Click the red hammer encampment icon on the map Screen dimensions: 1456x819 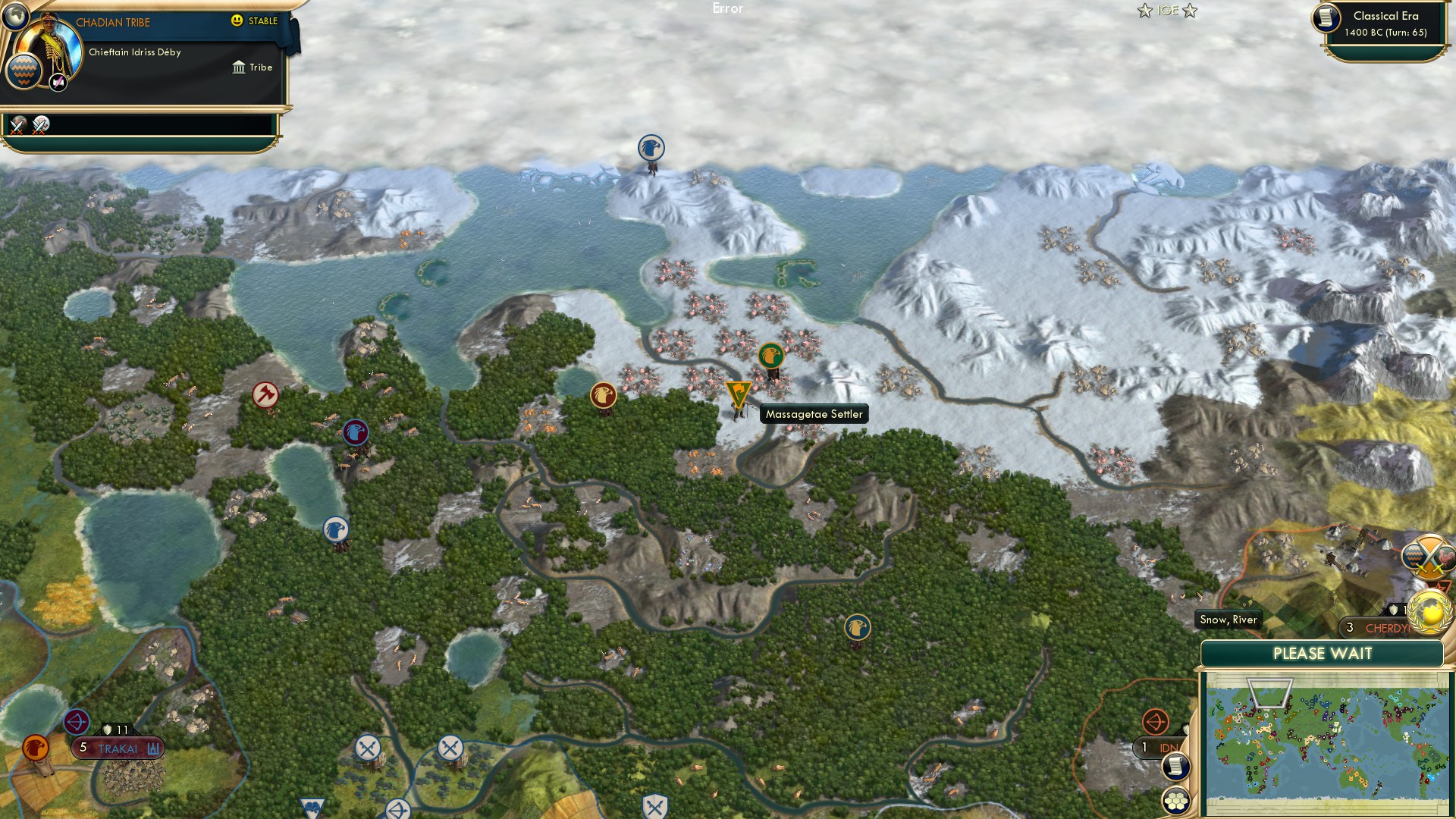point(264,394)
